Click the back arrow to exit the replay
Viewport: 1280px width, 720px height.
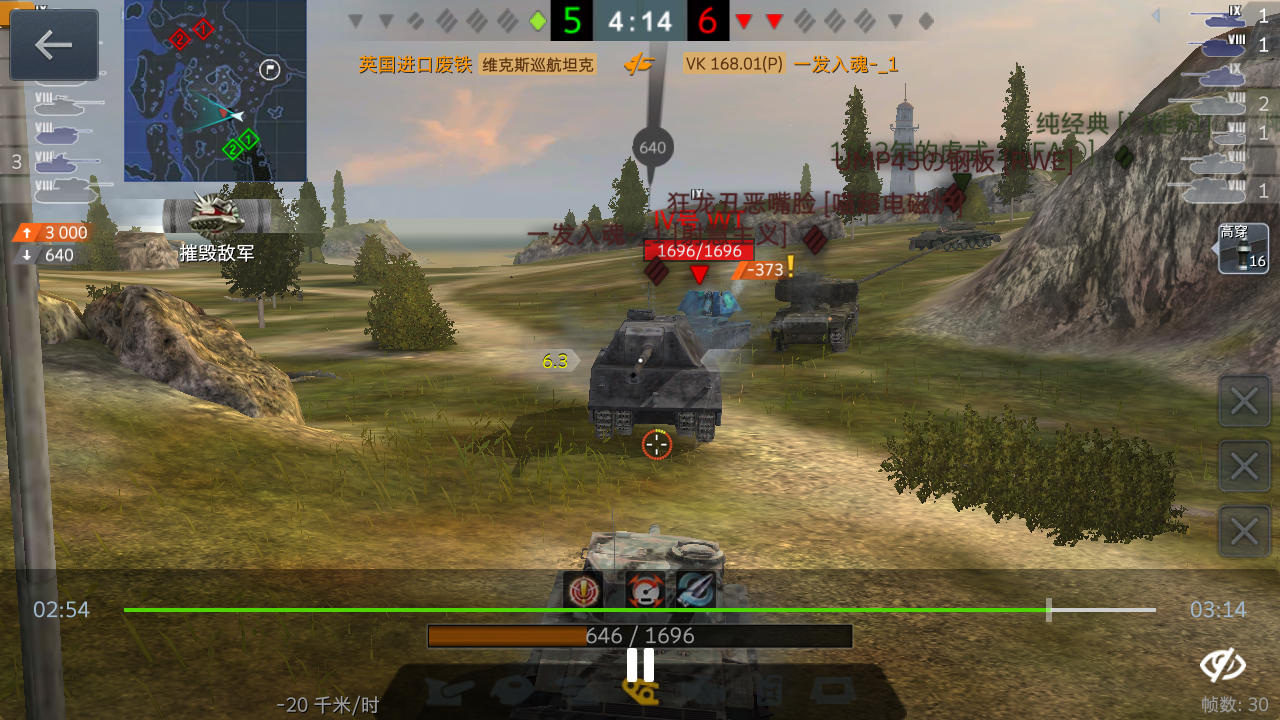click(x=55, y=45)
